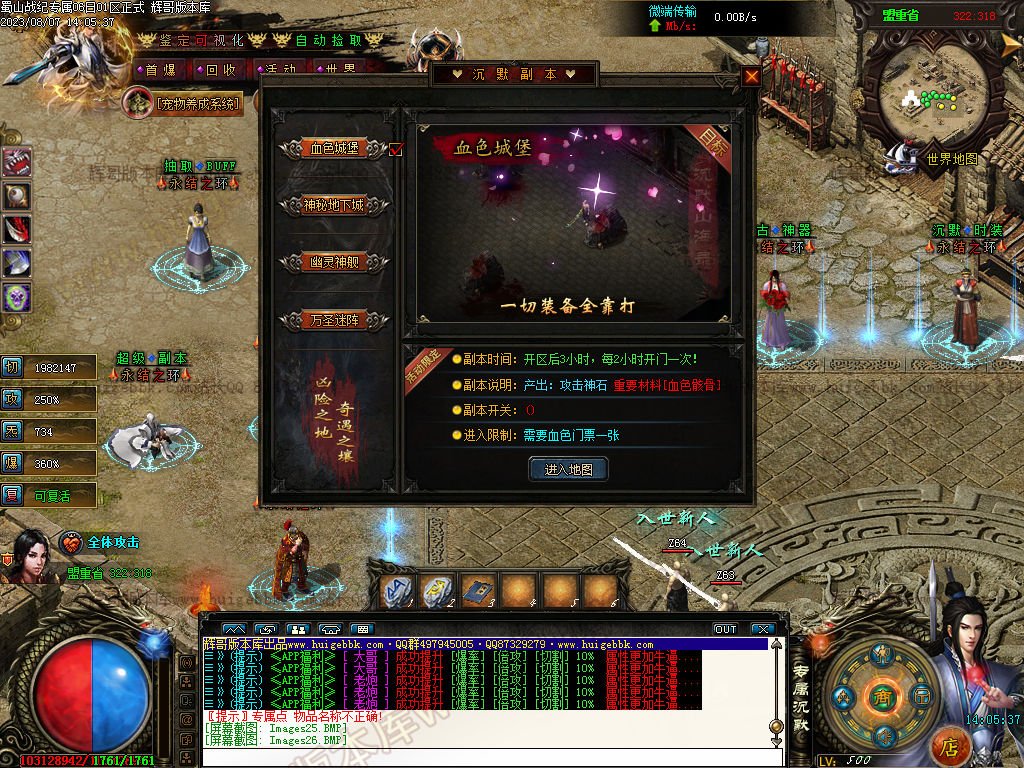The image size is (1024, 768).
Task: Choose the 神秘地下城 dungeon
Action: 335,205
